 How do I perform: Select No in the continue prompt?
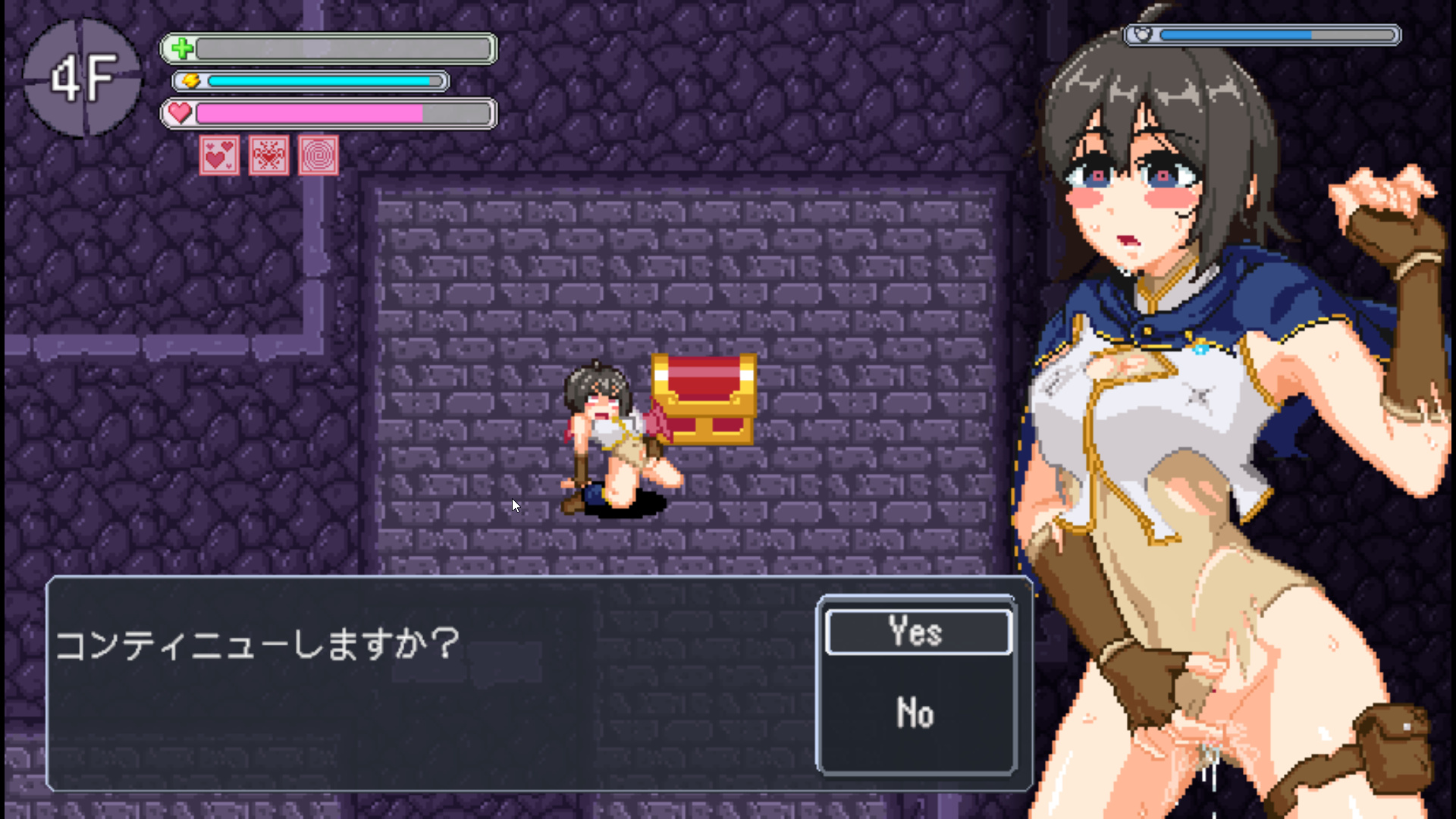(x=915, y=713)
